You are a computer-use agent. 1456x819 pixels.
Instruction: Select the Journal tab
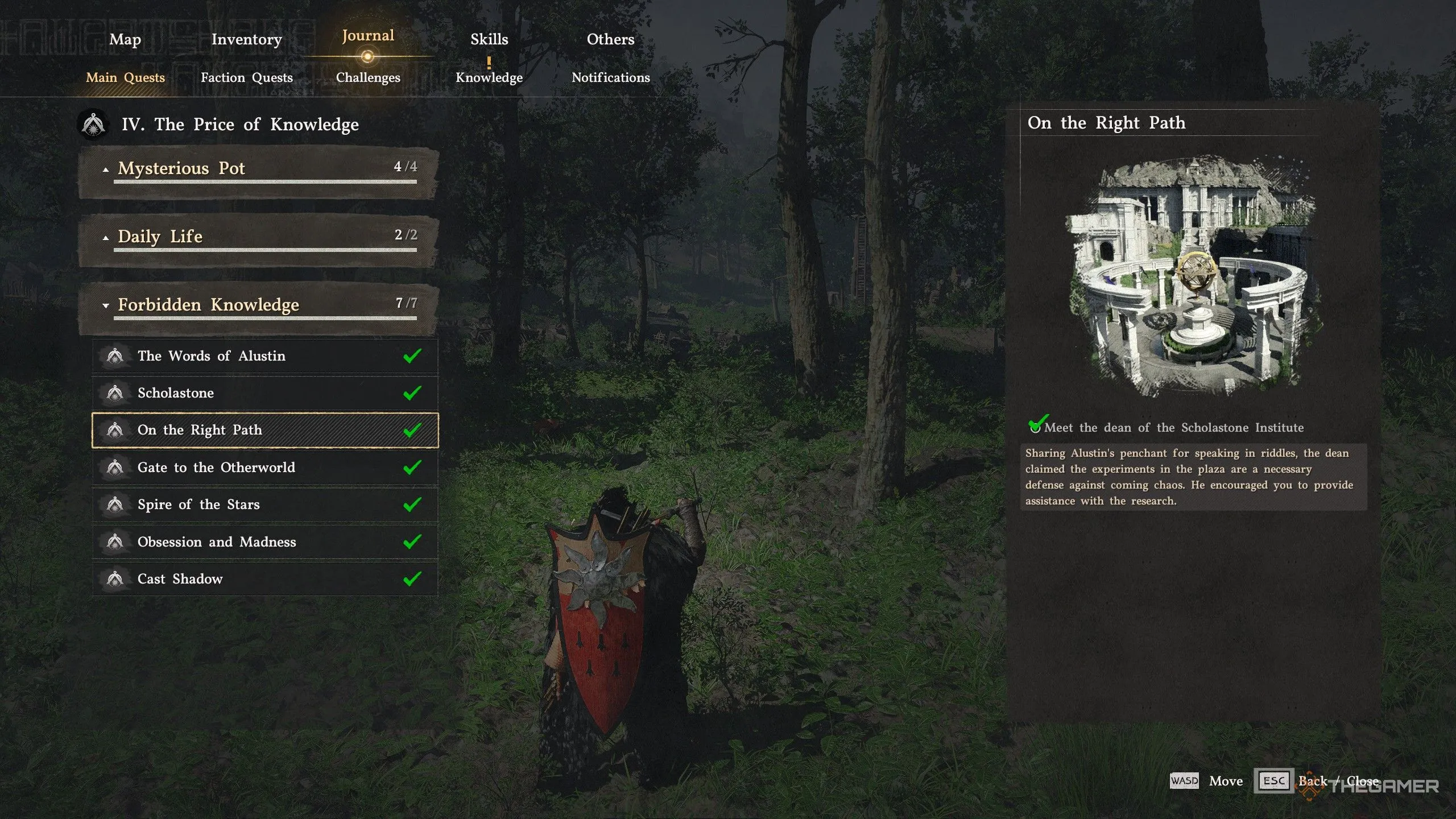pyautogui.click(x=367, y=36)
